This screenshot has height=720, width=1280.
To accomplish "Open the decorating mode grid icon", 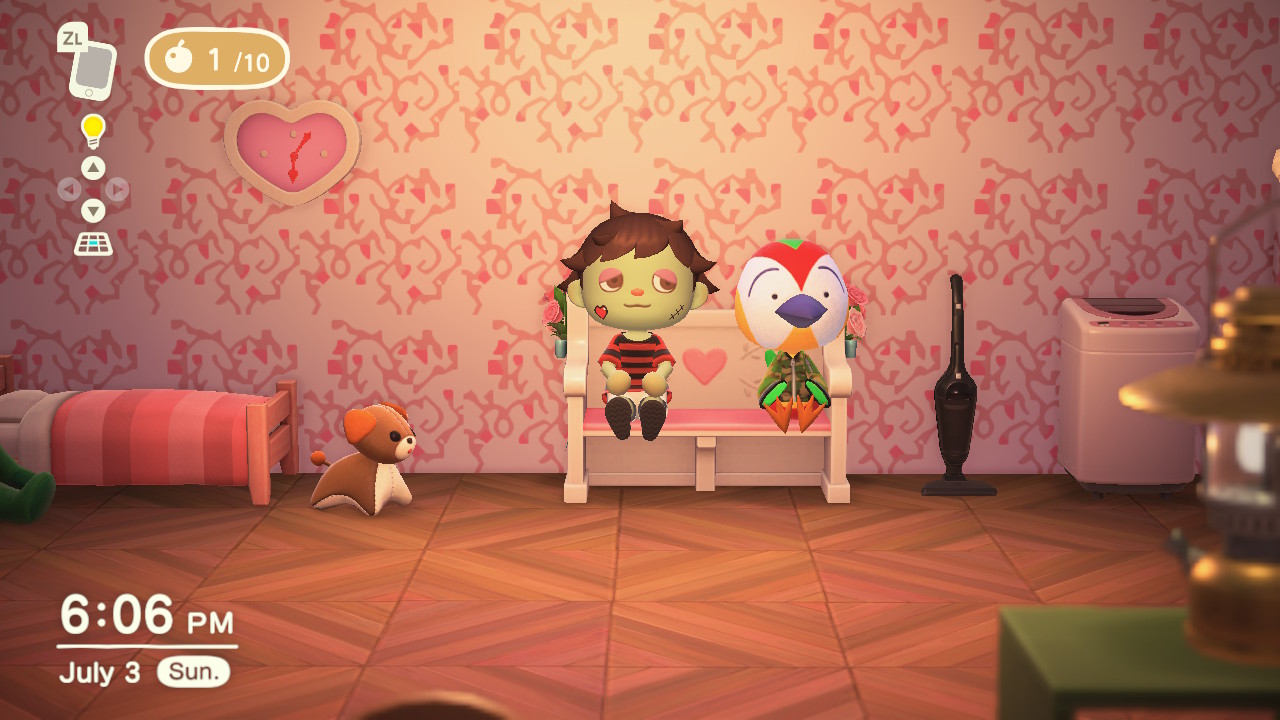I will (x=93, y=244).
